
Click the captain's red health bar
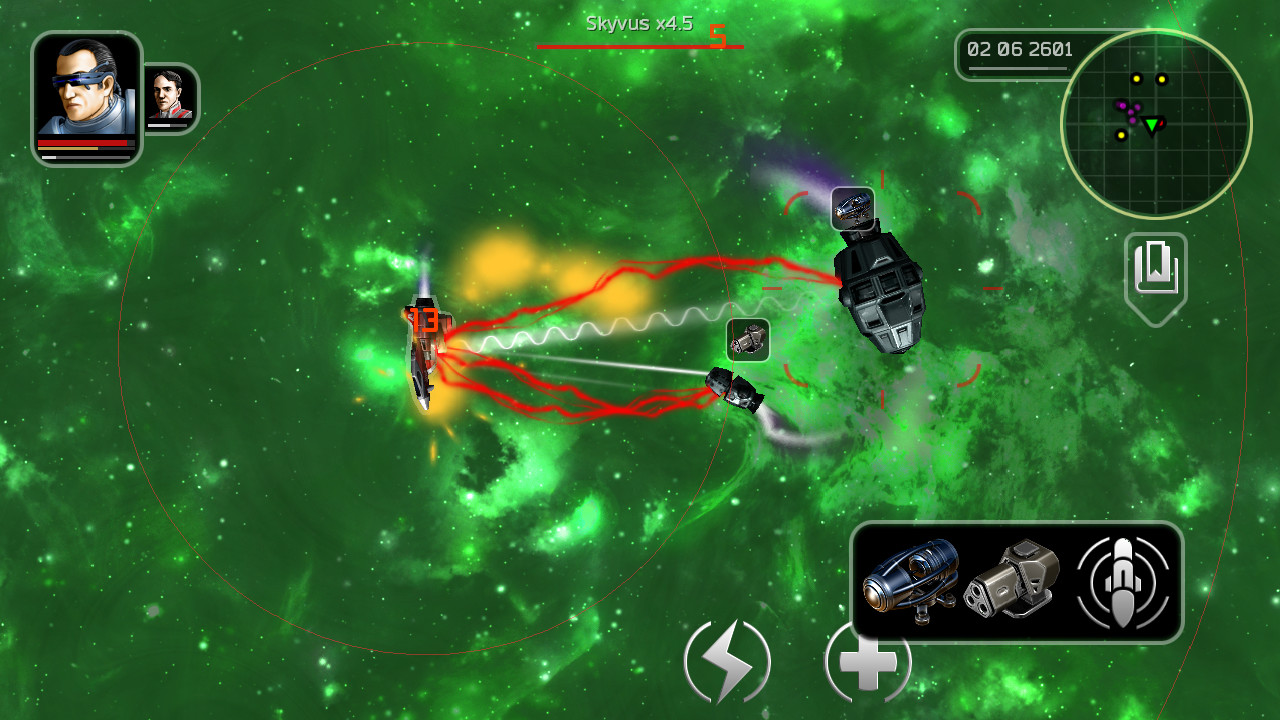[x=84, y=144]
